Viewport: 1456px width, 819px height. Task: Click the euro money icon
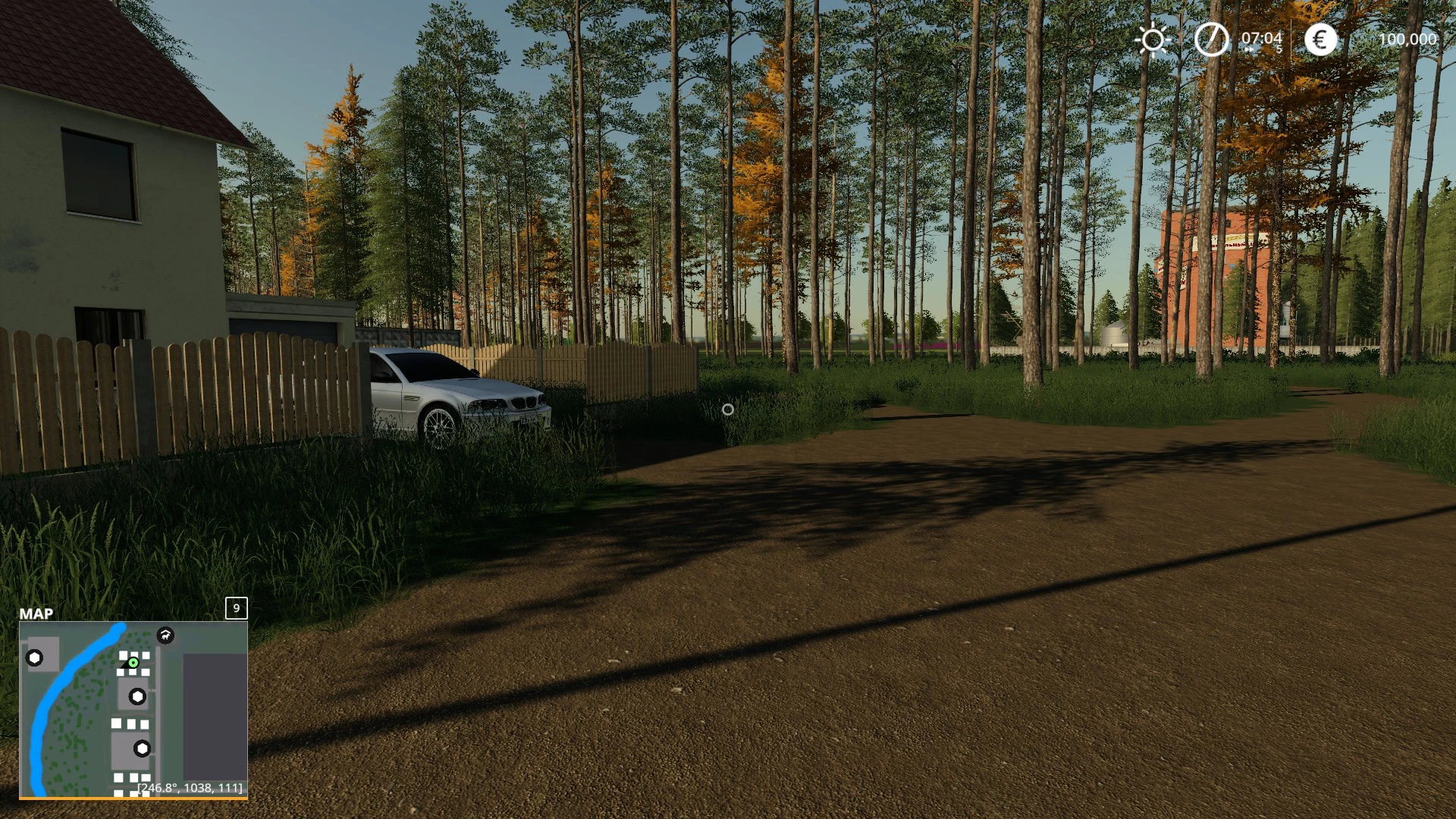(x=1320, y=39)
